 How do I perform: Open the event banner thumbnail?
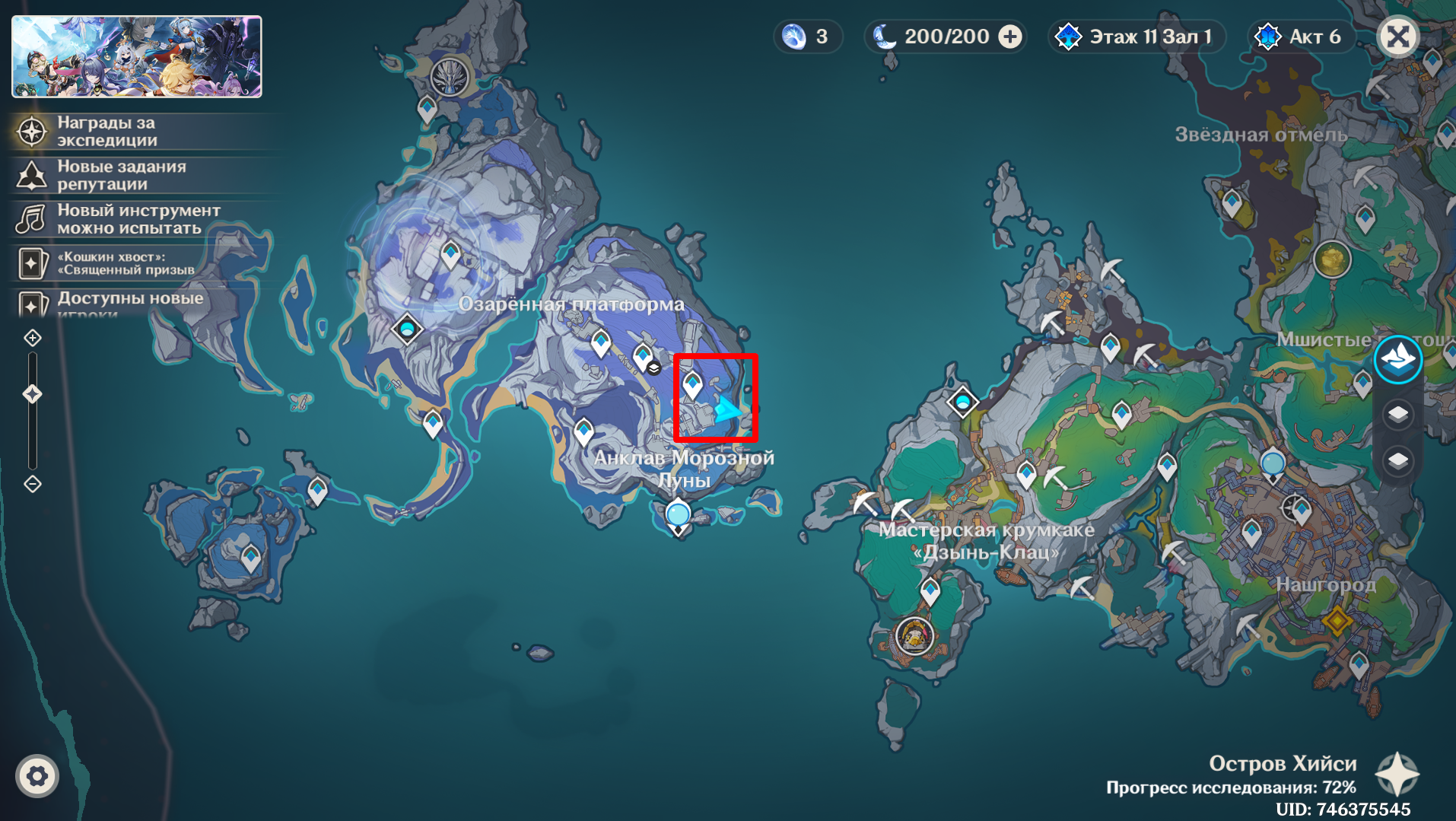point(137,57)
